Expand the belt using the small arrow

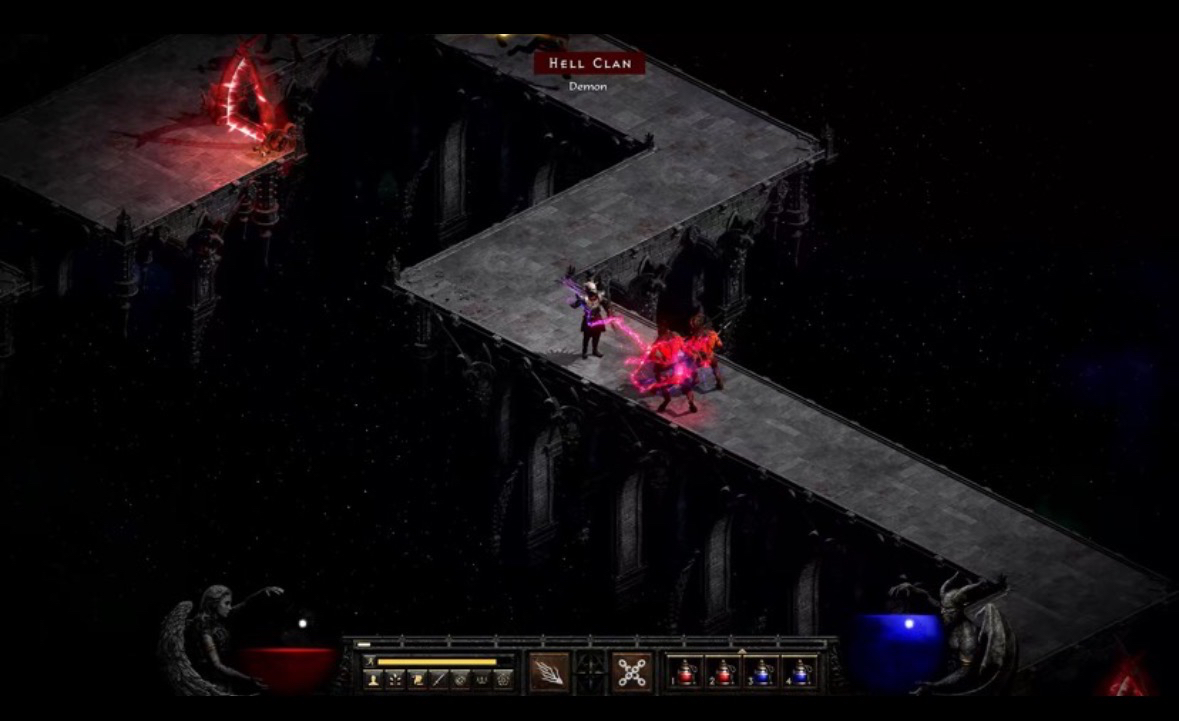click(x=742, y=651)
